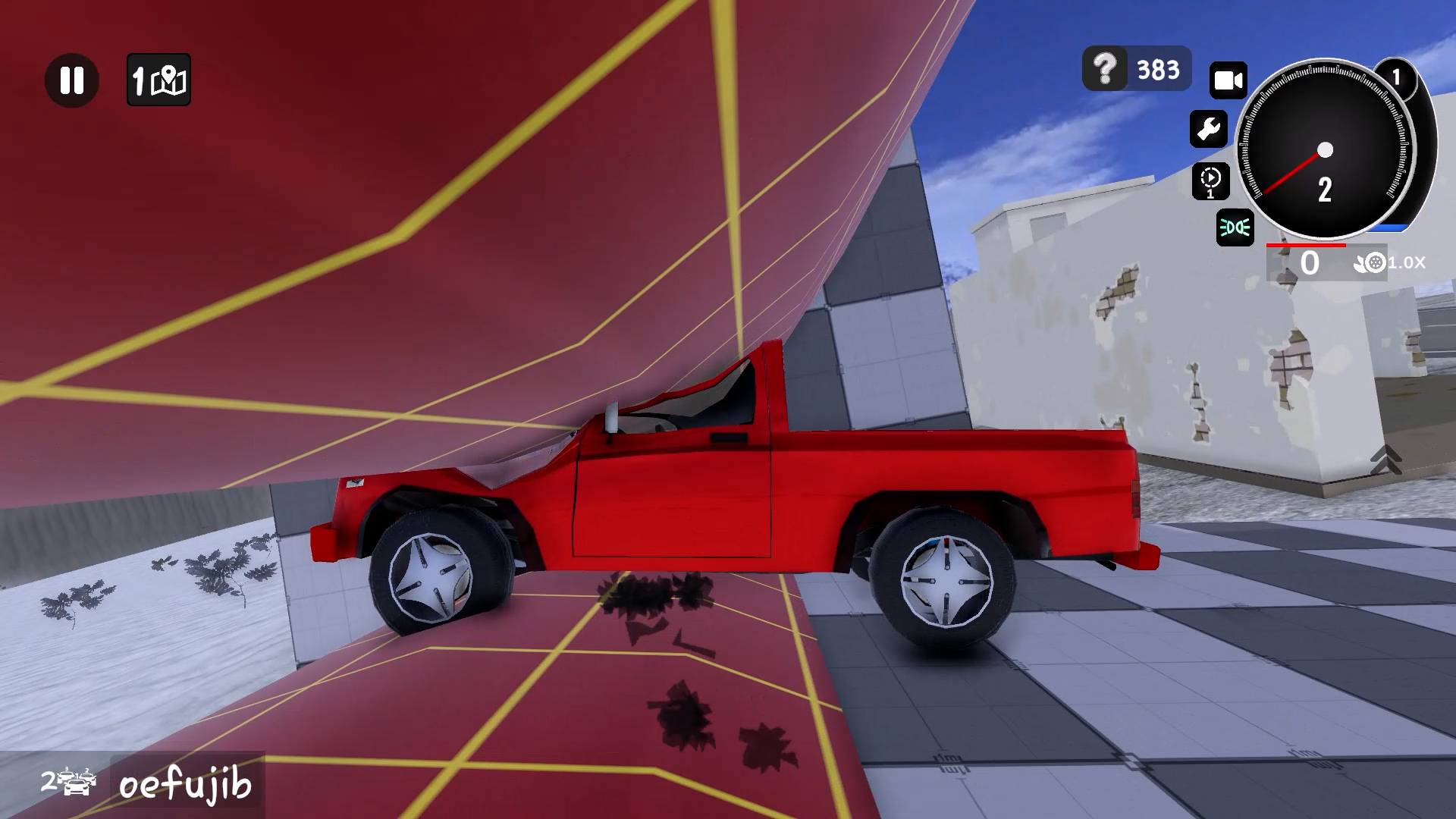
Task: Pause the game simulation
Action: pos(72,80)
